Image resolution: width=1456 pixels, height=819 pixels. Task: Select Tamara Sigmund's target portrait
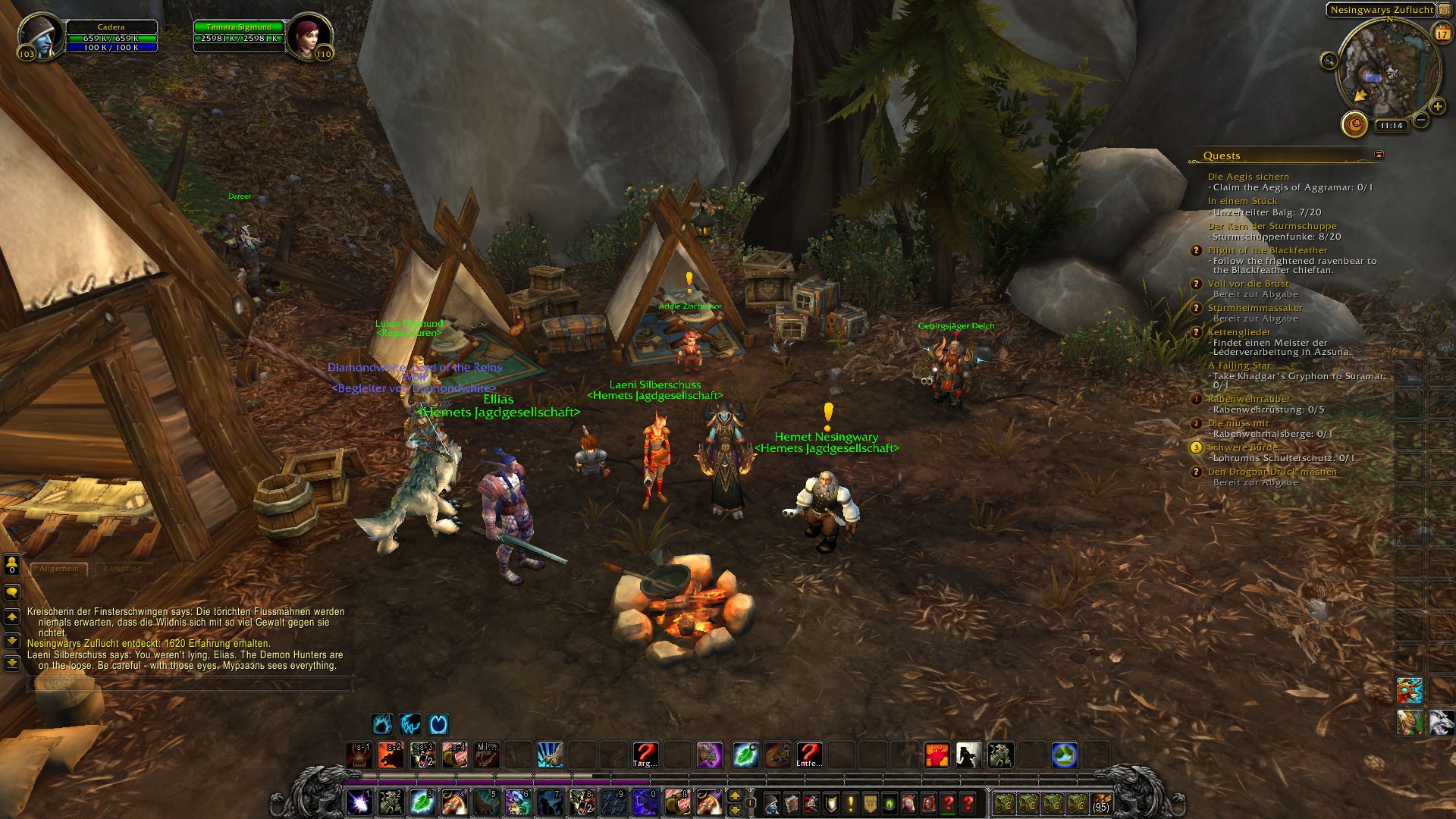pyautogui.click(x=308, y=36)
